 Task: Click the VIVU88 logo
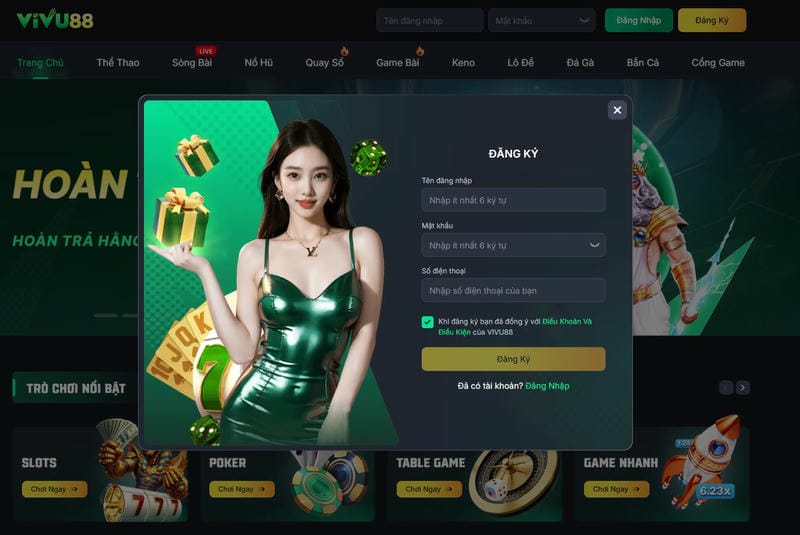[55, 19]
